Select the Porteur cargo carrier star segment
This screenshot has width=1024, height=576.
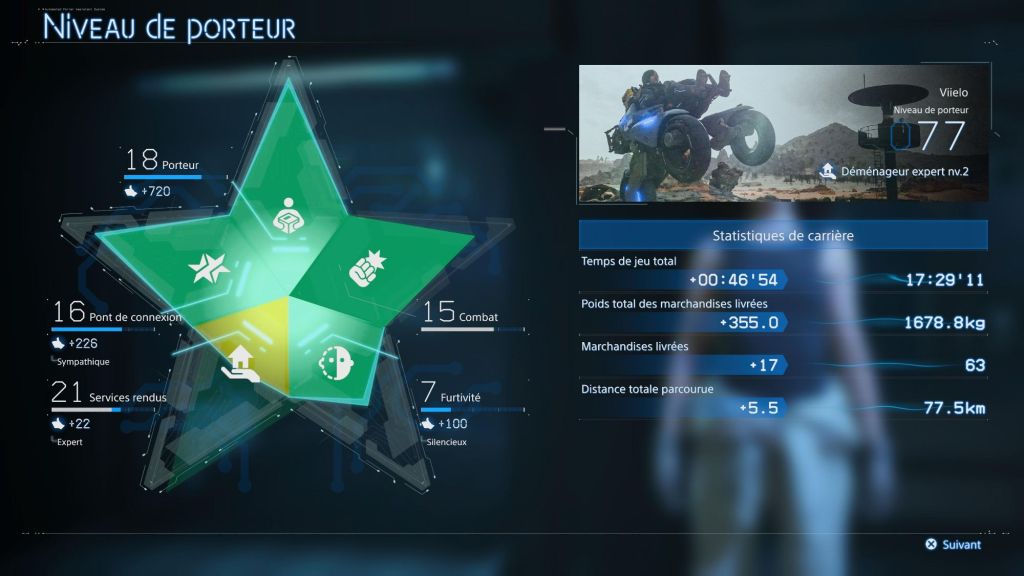288,212
